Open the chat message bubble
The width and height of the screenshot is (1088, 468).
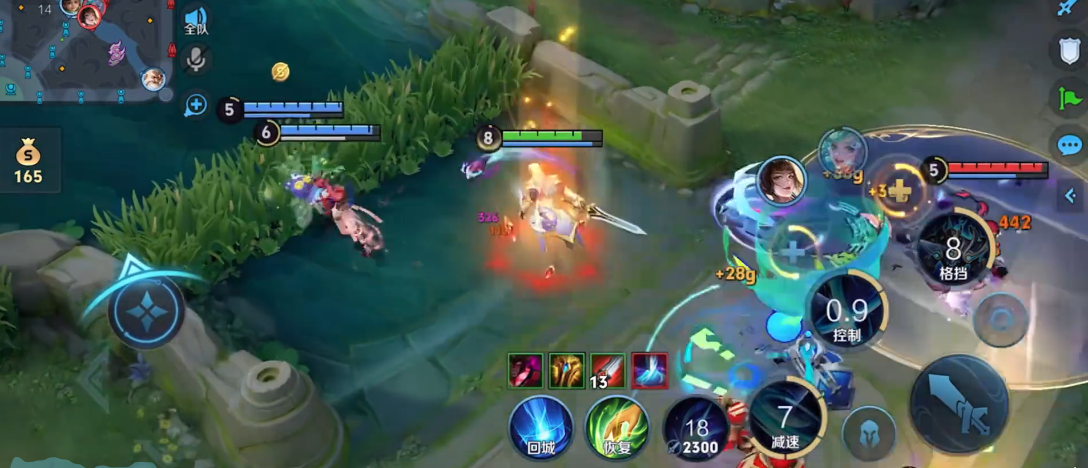pos(1069,146)
